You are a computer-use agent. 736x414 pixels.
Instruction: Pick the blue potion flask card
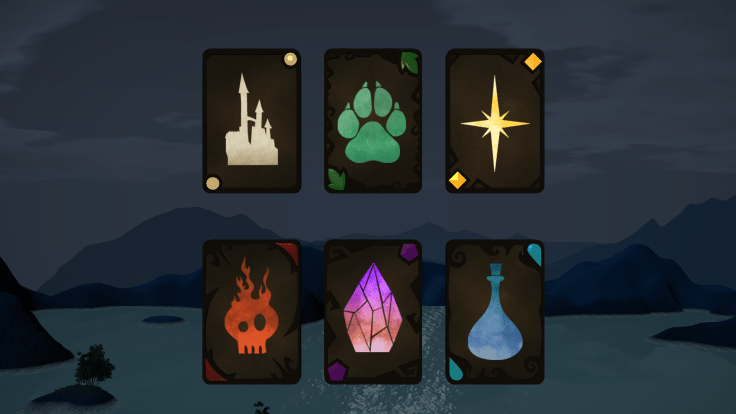point(495,312)
